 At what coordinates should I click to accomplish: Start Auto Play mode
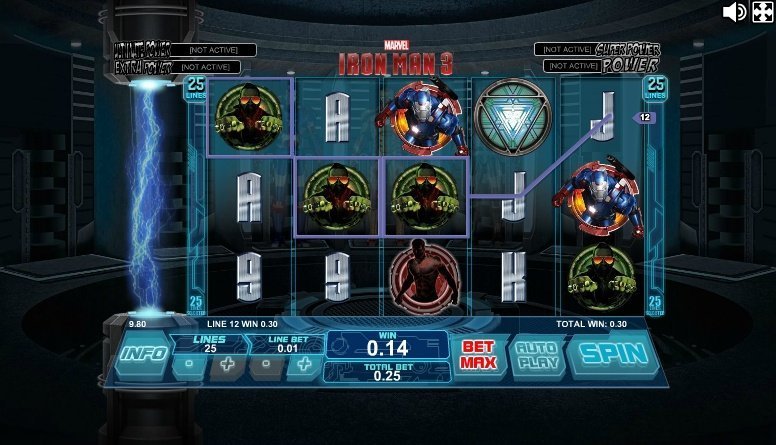tap(538, 355)
